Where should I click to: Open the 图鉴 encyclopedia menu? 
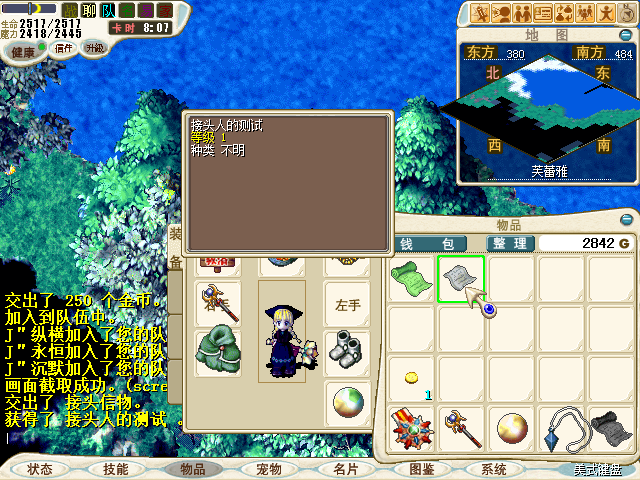[421, 468]
